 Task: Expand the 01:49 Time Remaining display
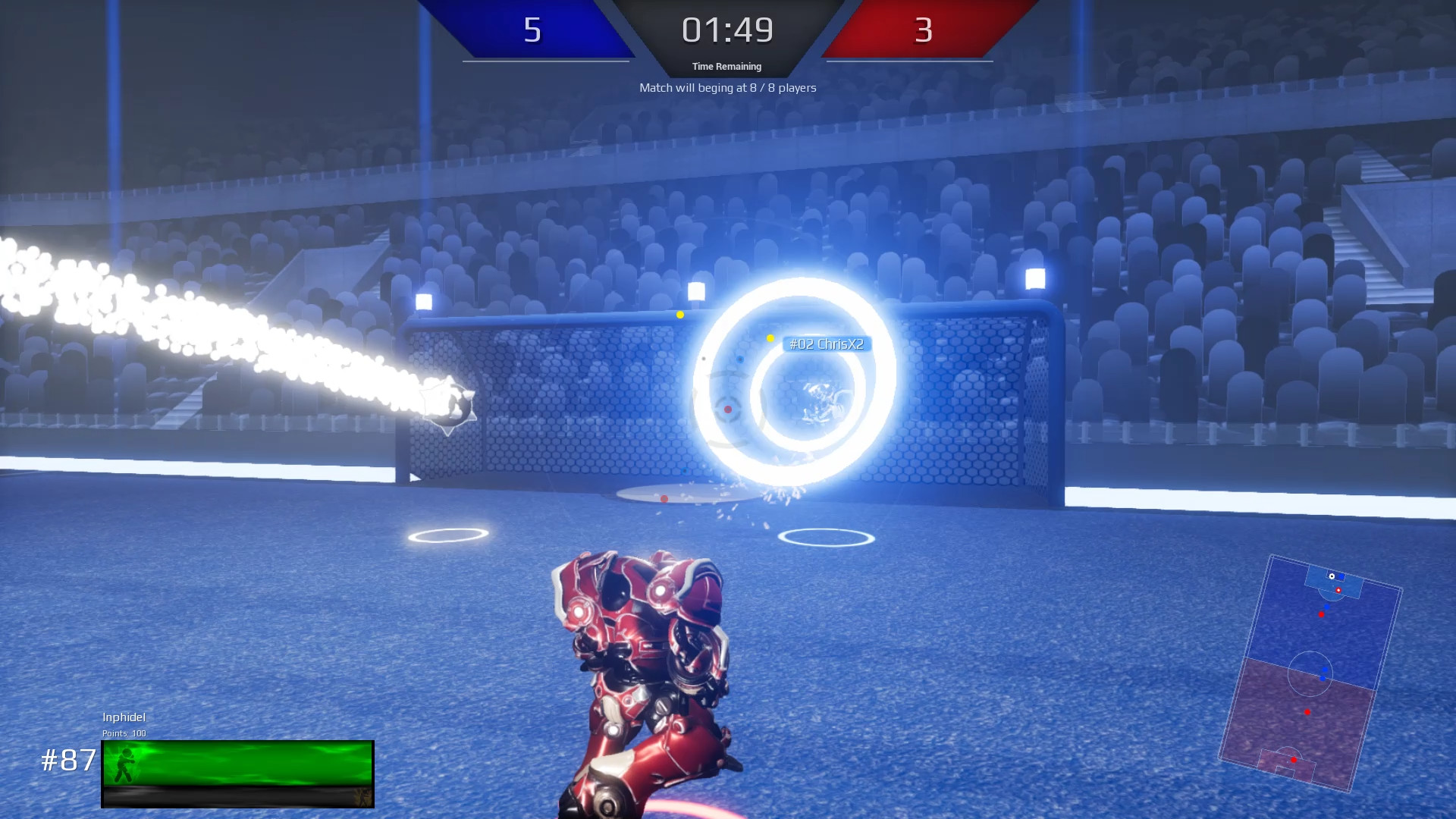tap(726, 30)
